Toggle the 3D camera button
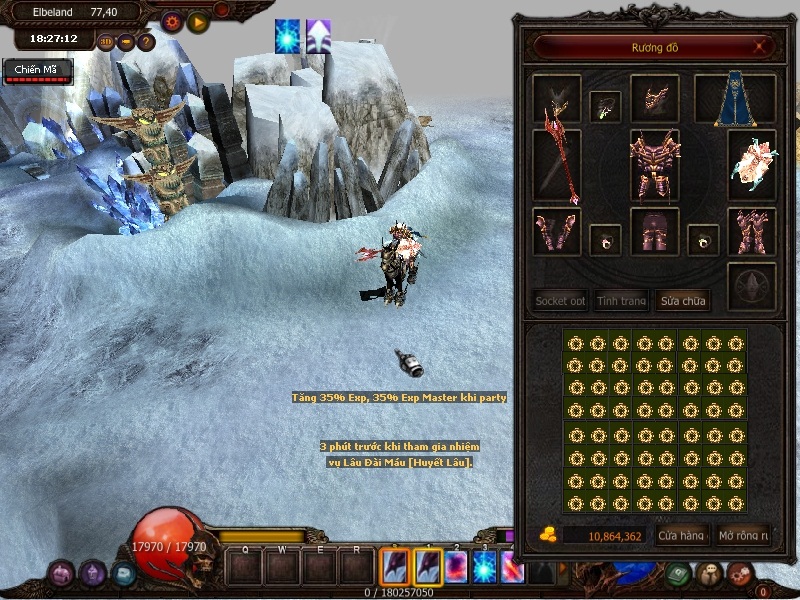Image resolution: width=800 pixels, height=600 pixels. pyautogui.click(x=107, y=42)
